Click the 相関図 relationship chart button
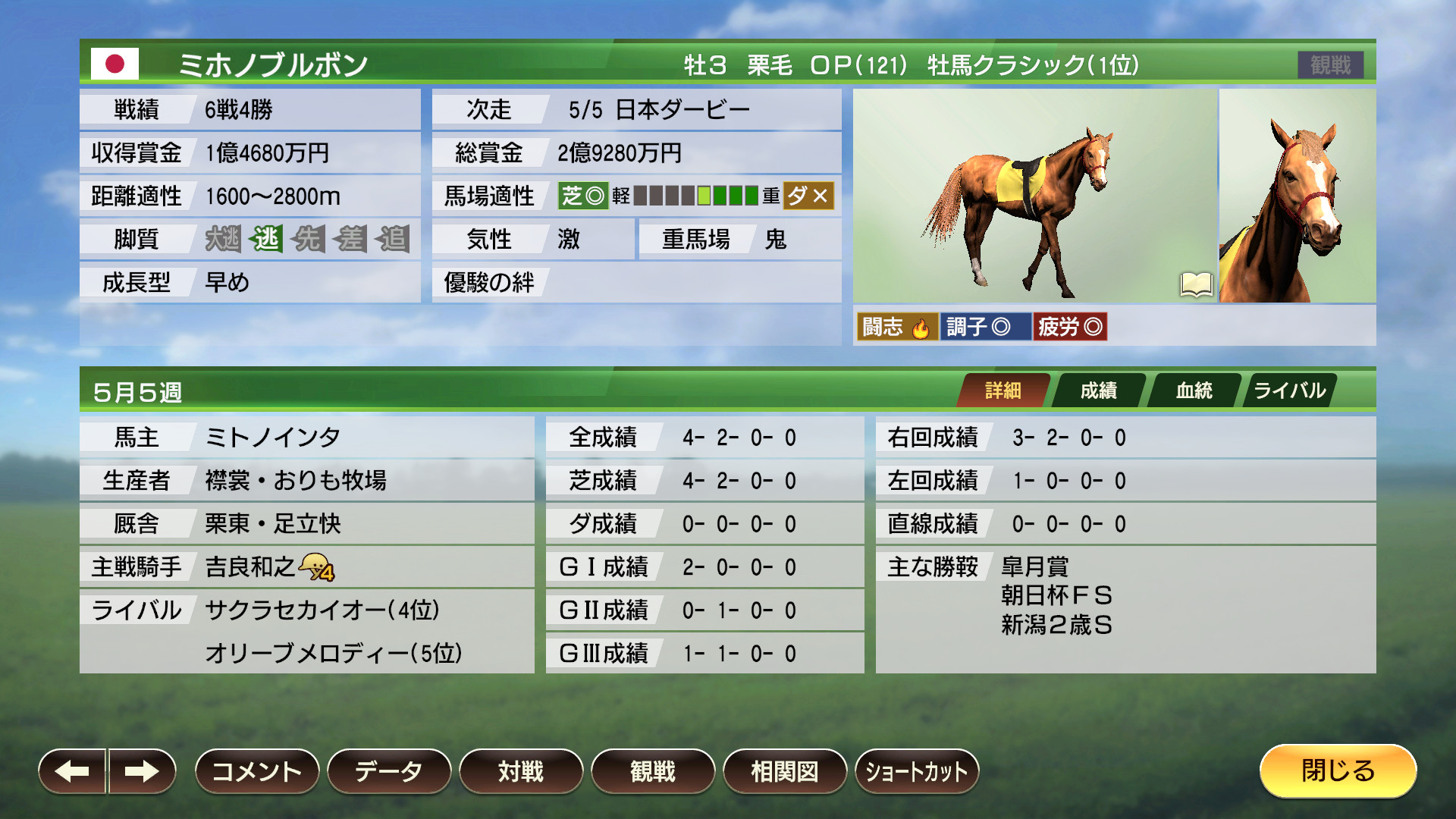 pyautogui.click(x=786, y=770)
